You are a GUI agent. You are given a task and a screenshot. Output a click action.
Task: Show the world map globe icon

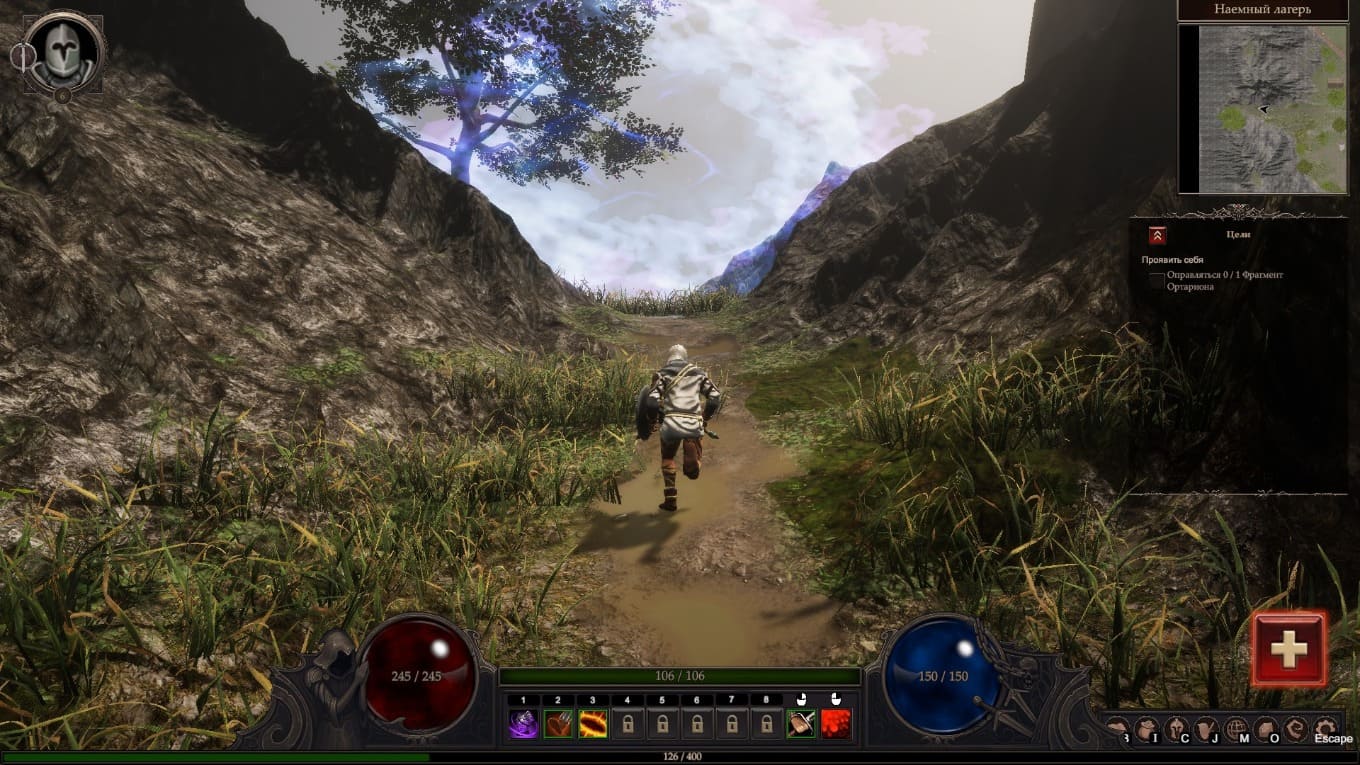click(x=1237, y=729)
